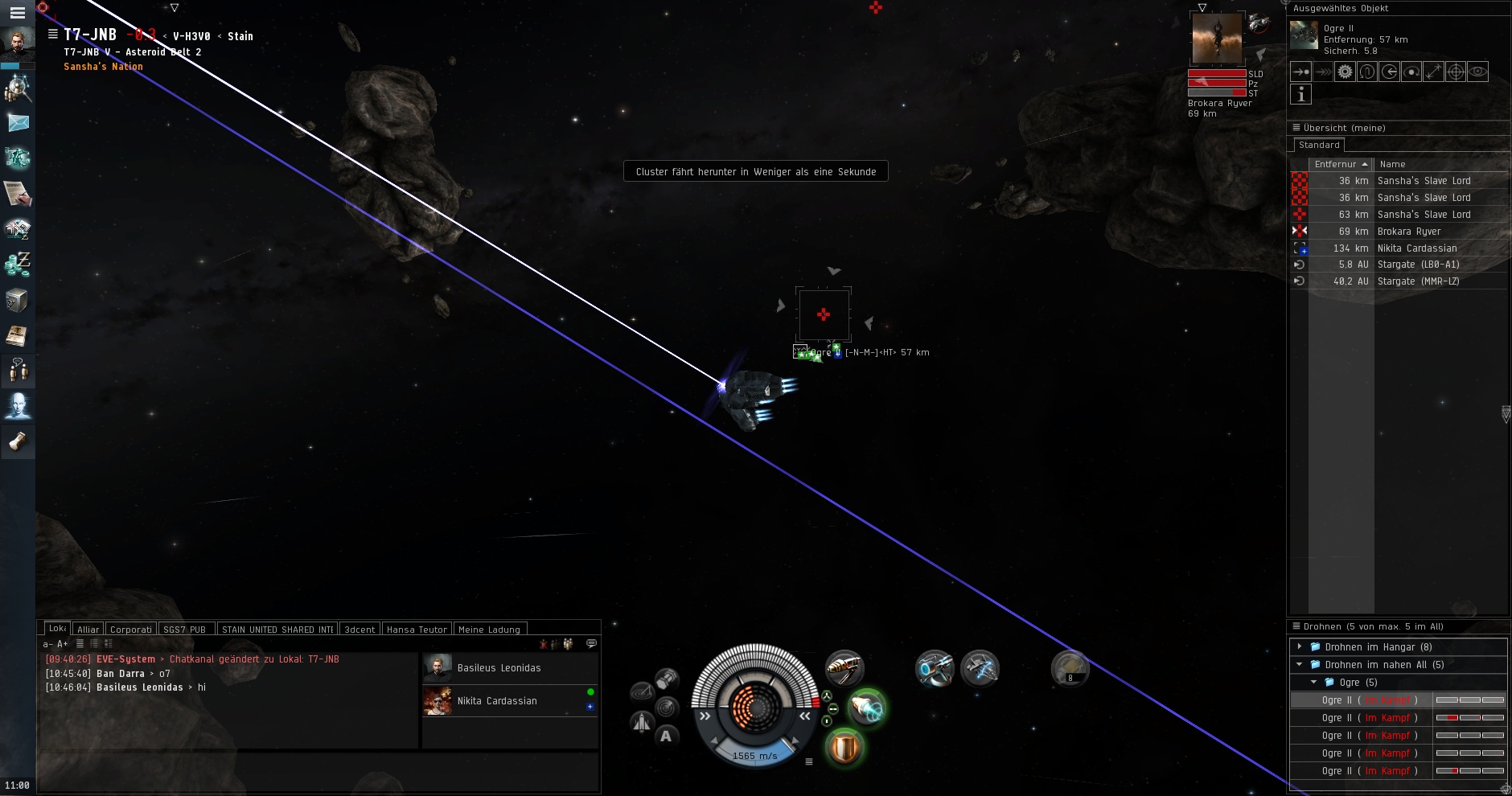Switch to the Corporati chat tab

[130, 630]
